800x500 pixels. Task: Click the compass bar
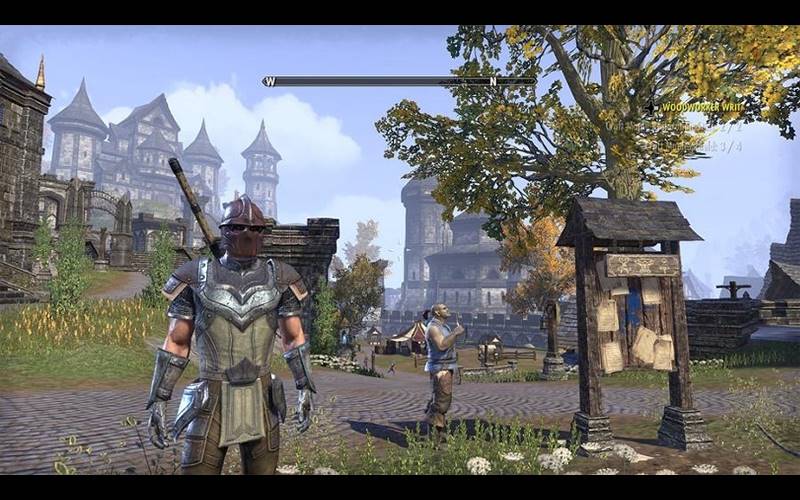(399, 81)
